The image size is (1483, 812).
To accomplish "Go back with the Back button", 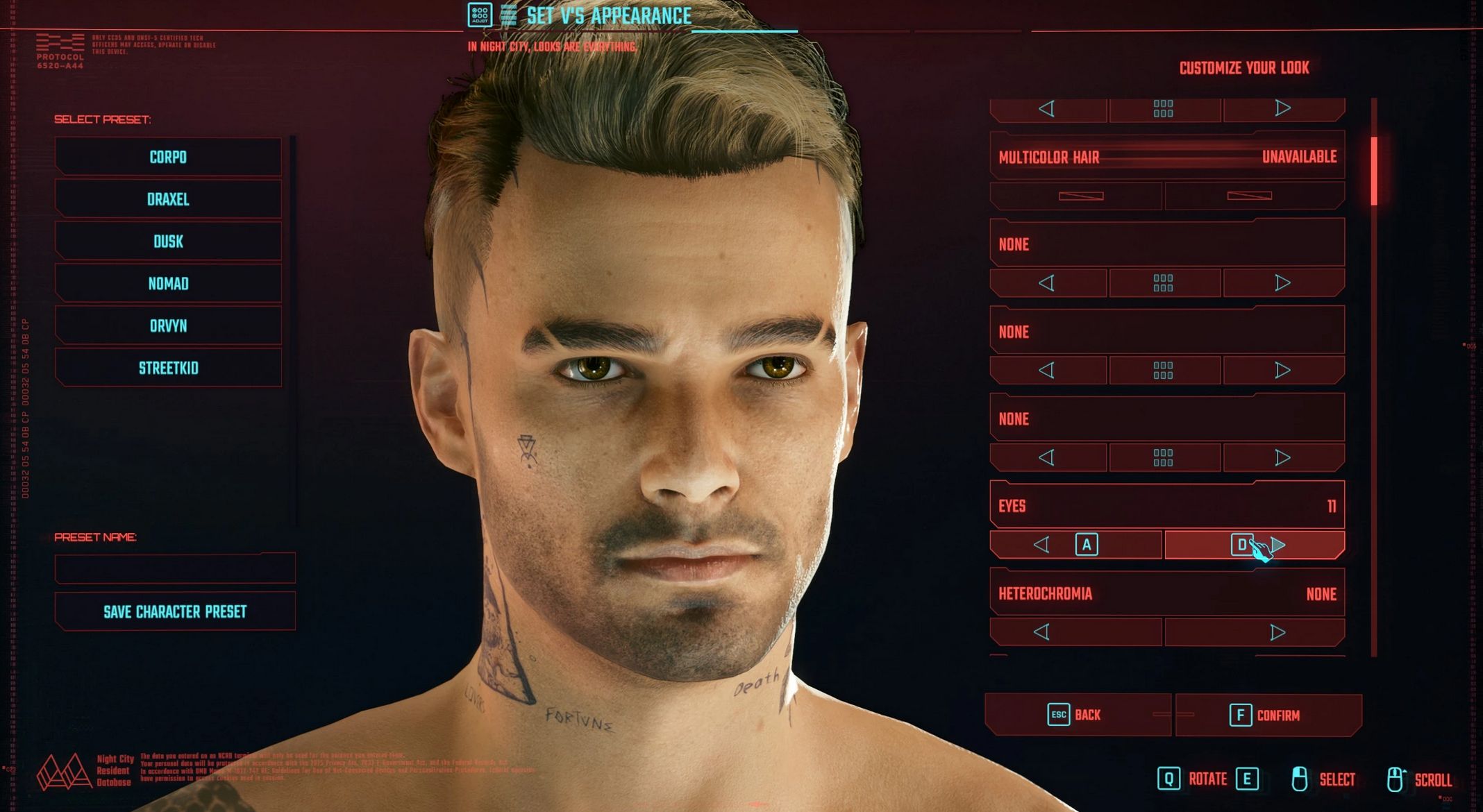I will (1077, 715).
